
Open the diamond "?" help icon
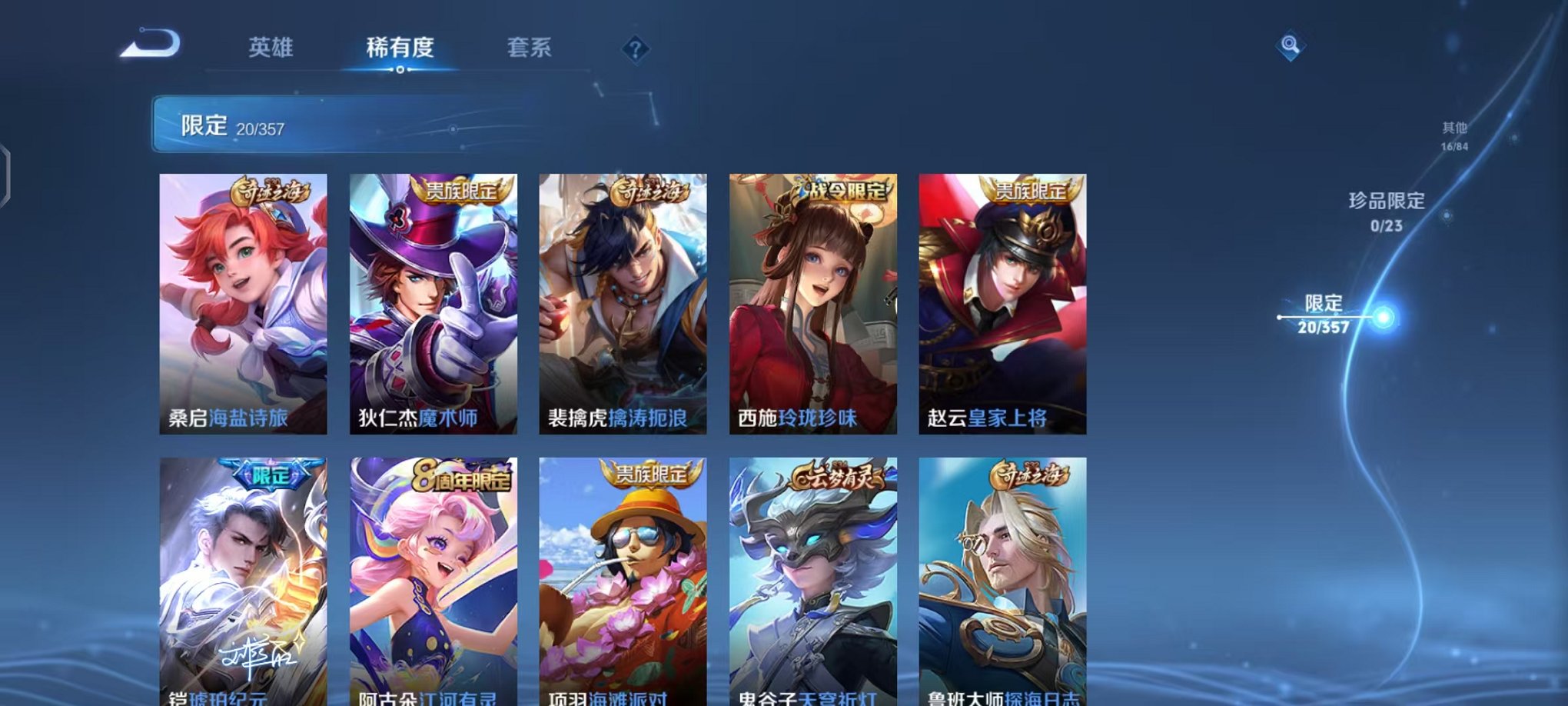[633, 49]
